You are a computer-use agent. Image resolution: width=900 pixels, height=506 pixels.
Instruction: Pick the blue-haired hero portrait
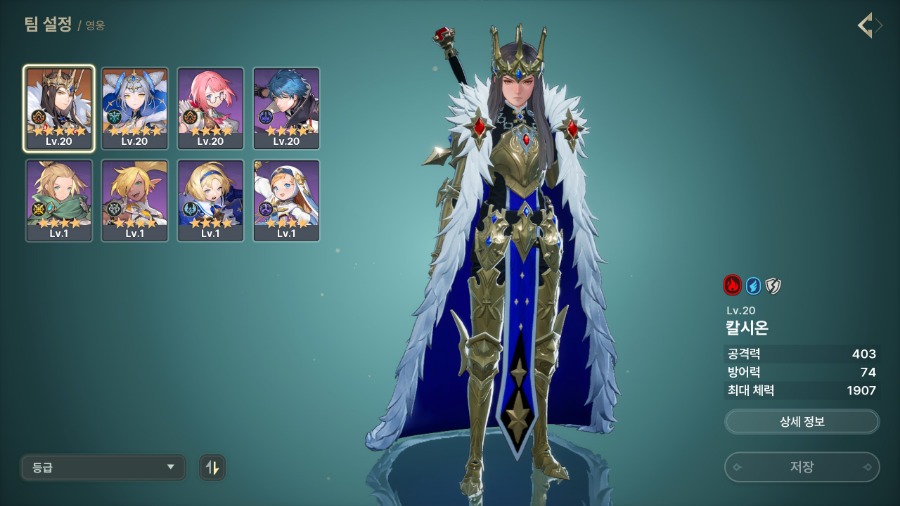pos(287,108)
